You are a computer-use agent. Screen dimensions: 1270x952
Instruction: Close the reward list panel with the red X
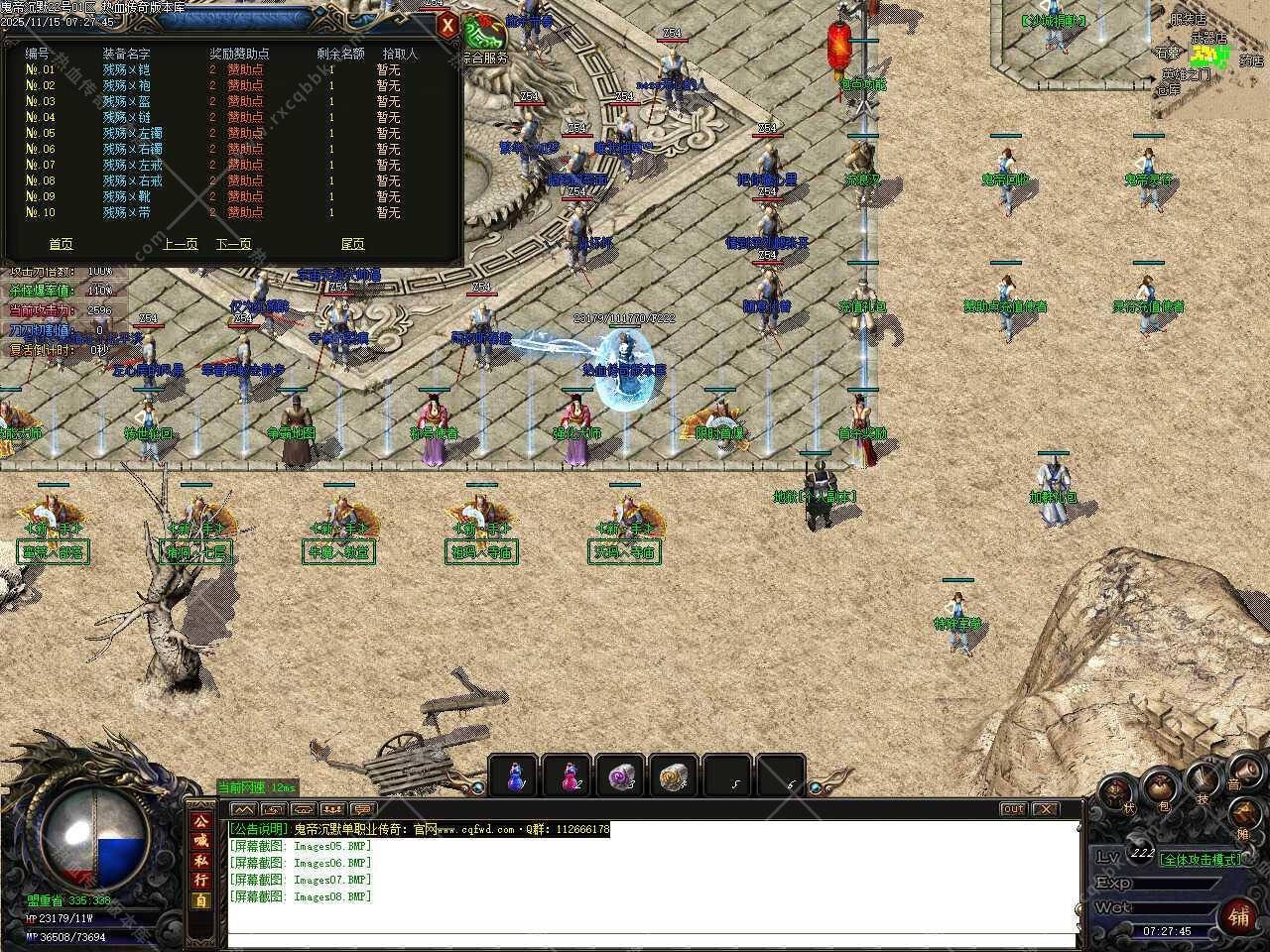click(x=448, y=25)
